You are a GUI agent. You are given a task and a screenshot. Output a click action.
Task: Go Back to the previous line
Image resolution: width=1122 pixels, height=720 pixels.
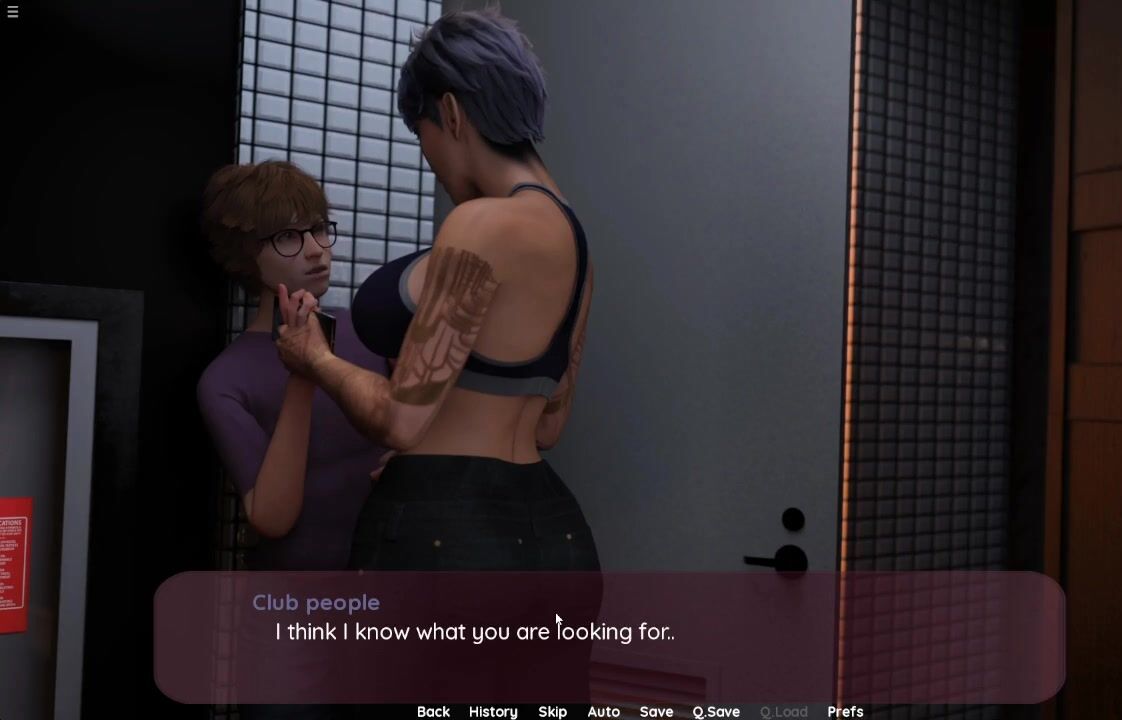point(433,711)
